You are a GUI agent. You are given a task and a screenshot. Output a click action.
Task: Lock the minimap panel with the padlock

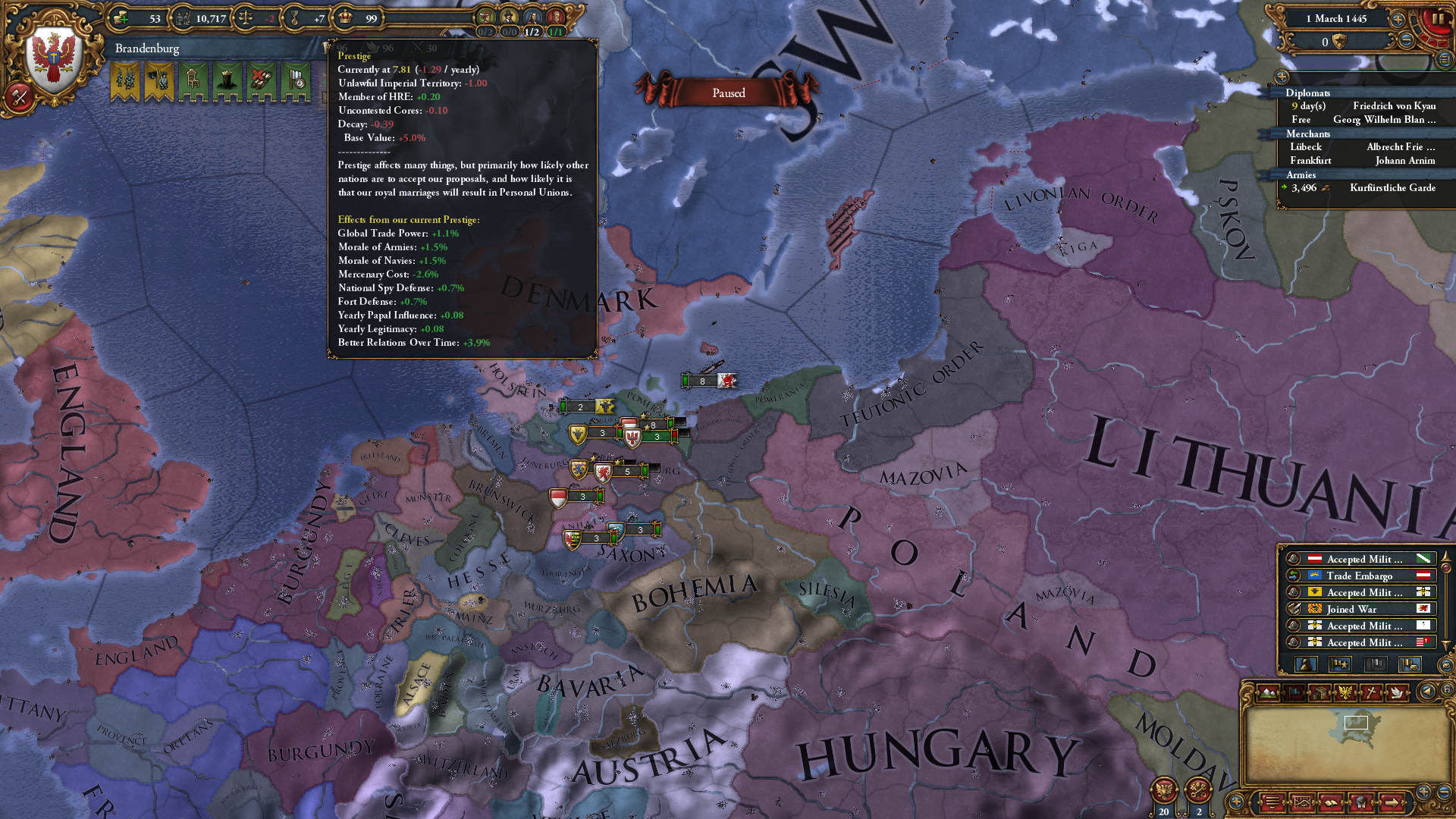1447,691
